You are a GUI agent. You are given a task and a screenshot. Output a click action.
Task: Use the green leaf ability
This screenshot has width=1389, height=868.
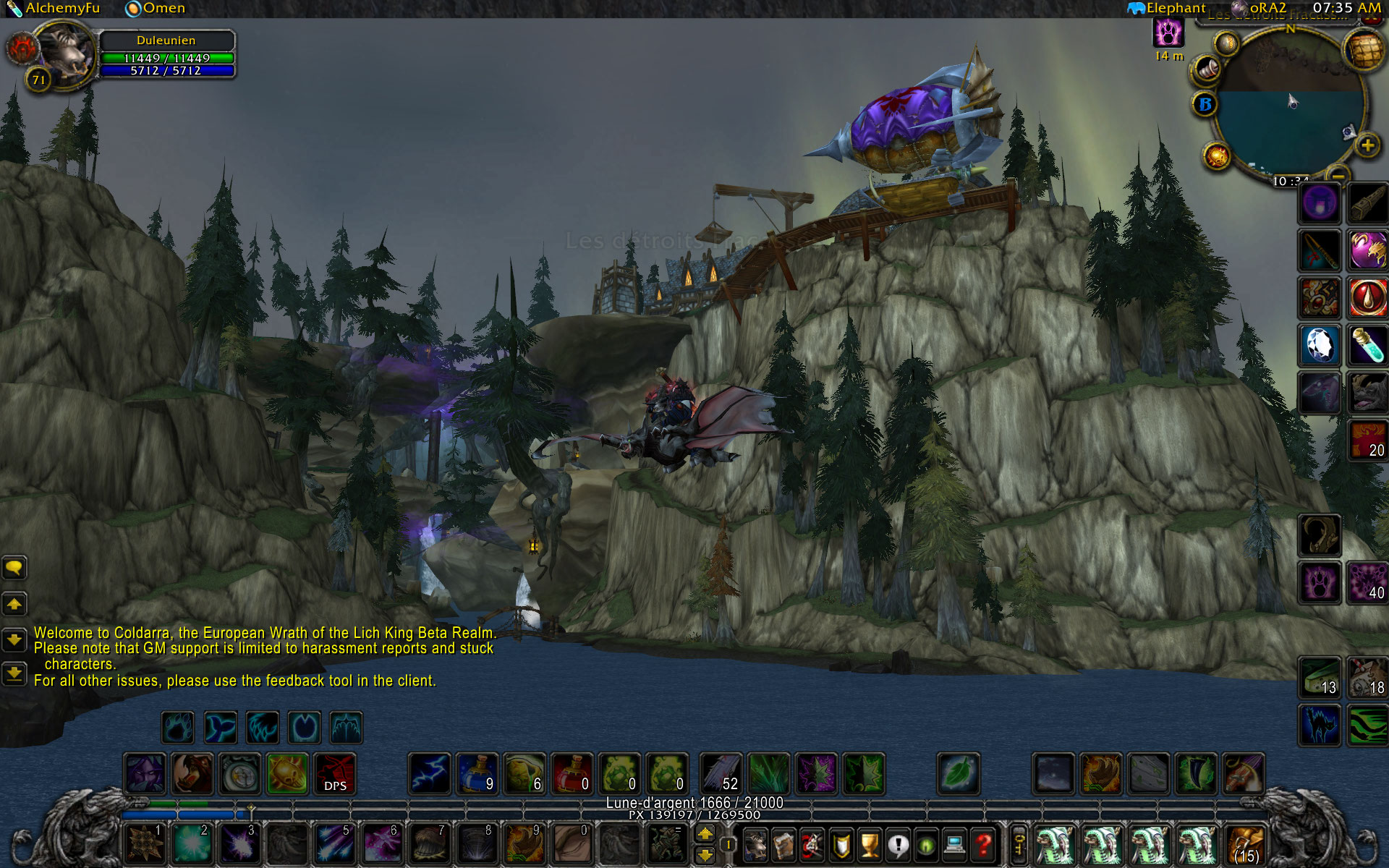point(959,773)
